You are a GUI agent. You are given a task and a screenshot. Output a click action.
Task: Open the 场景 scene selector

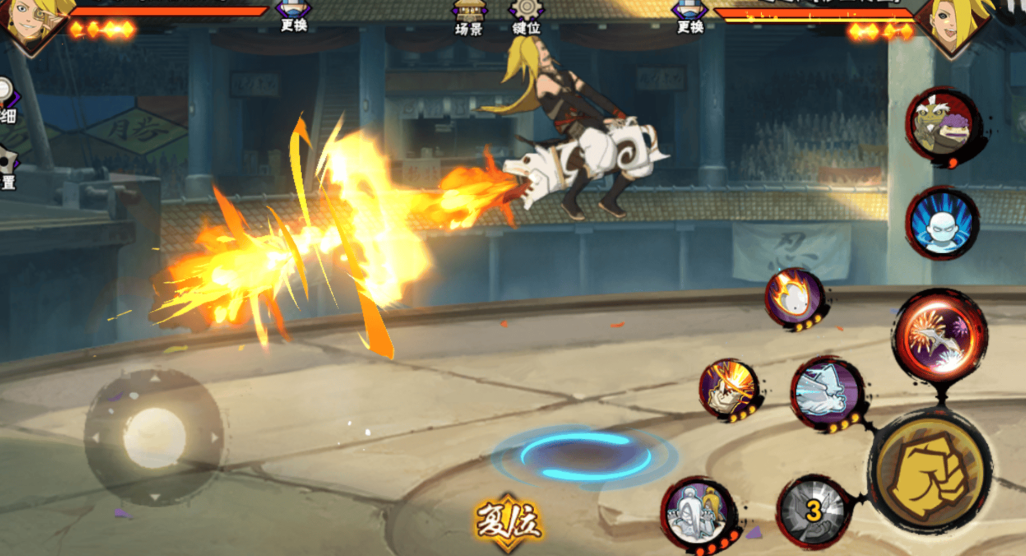point(469,17)
